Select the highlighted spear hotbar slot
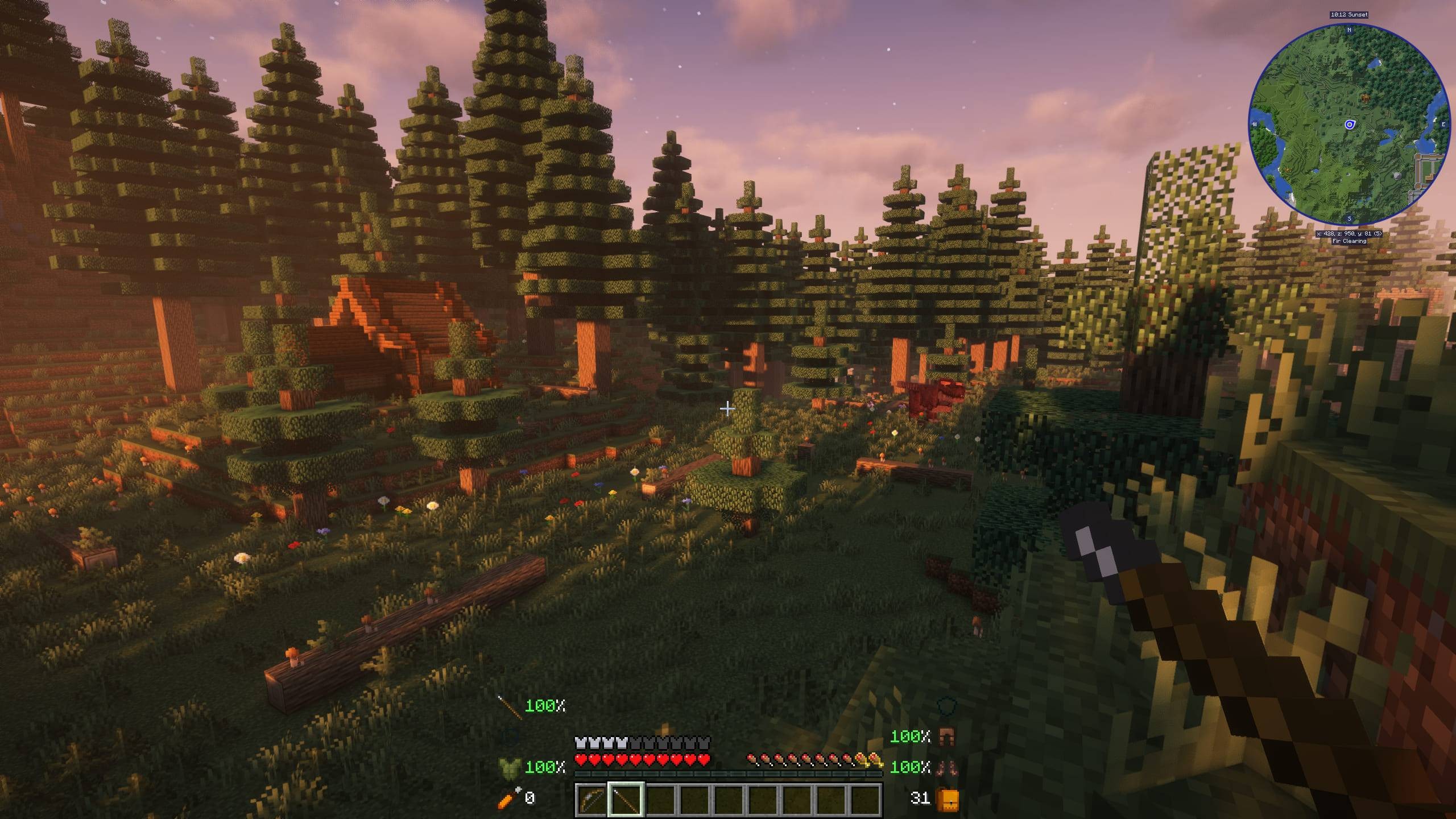Screen dimensions: 1456x819 click(626, 800)
